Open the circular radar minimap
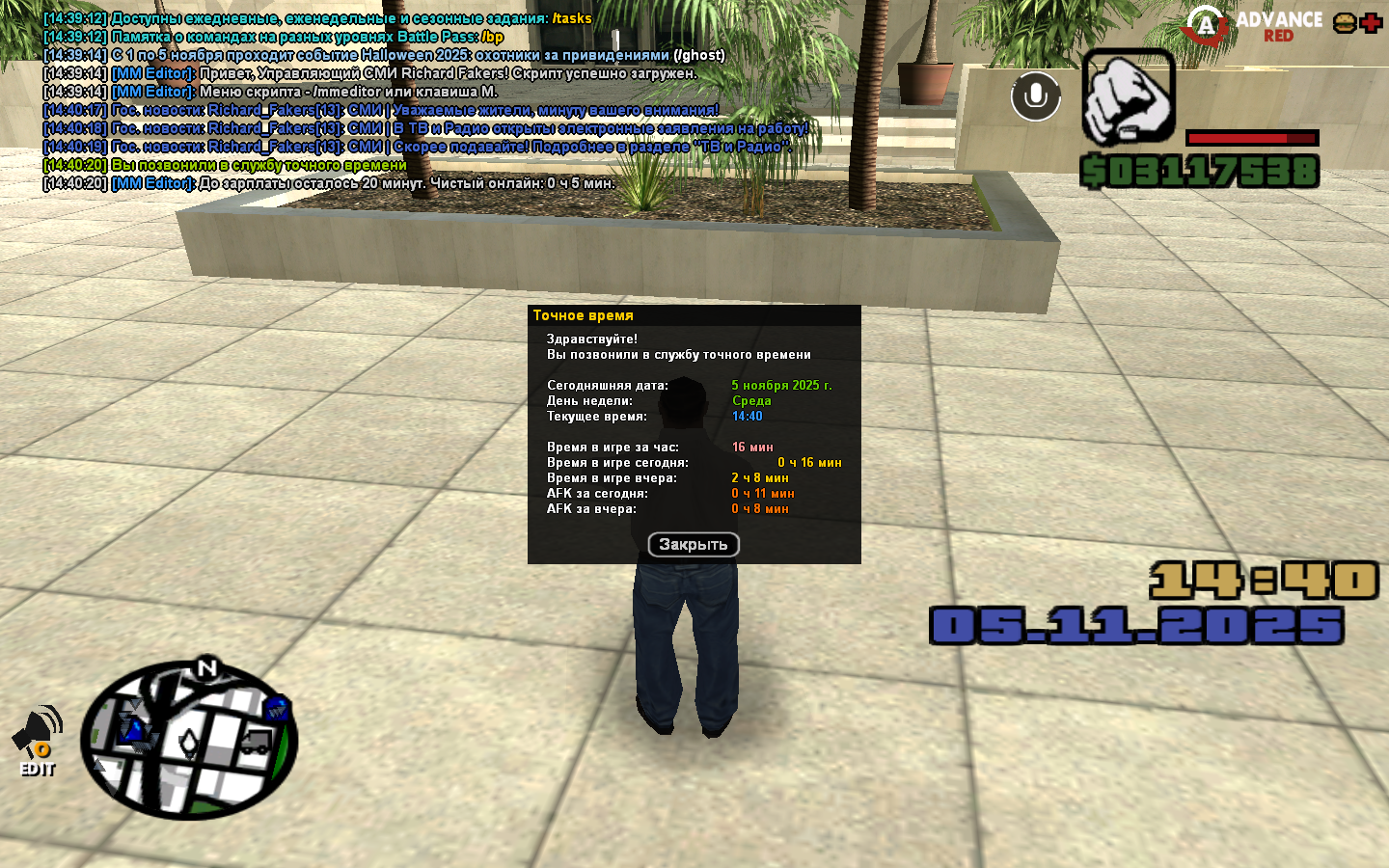 point(189,740)
